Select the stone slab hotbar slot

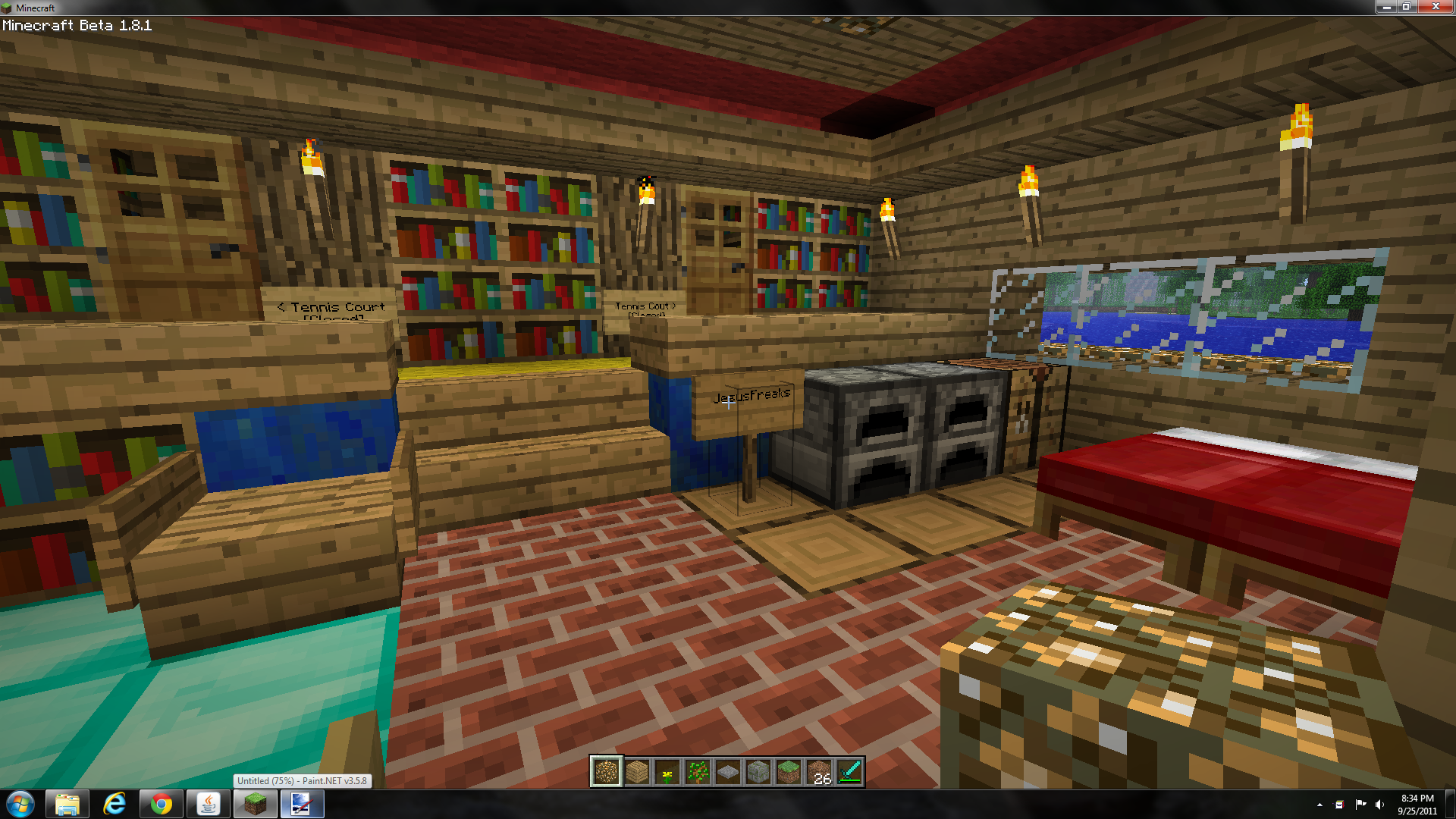click(728, 772)
